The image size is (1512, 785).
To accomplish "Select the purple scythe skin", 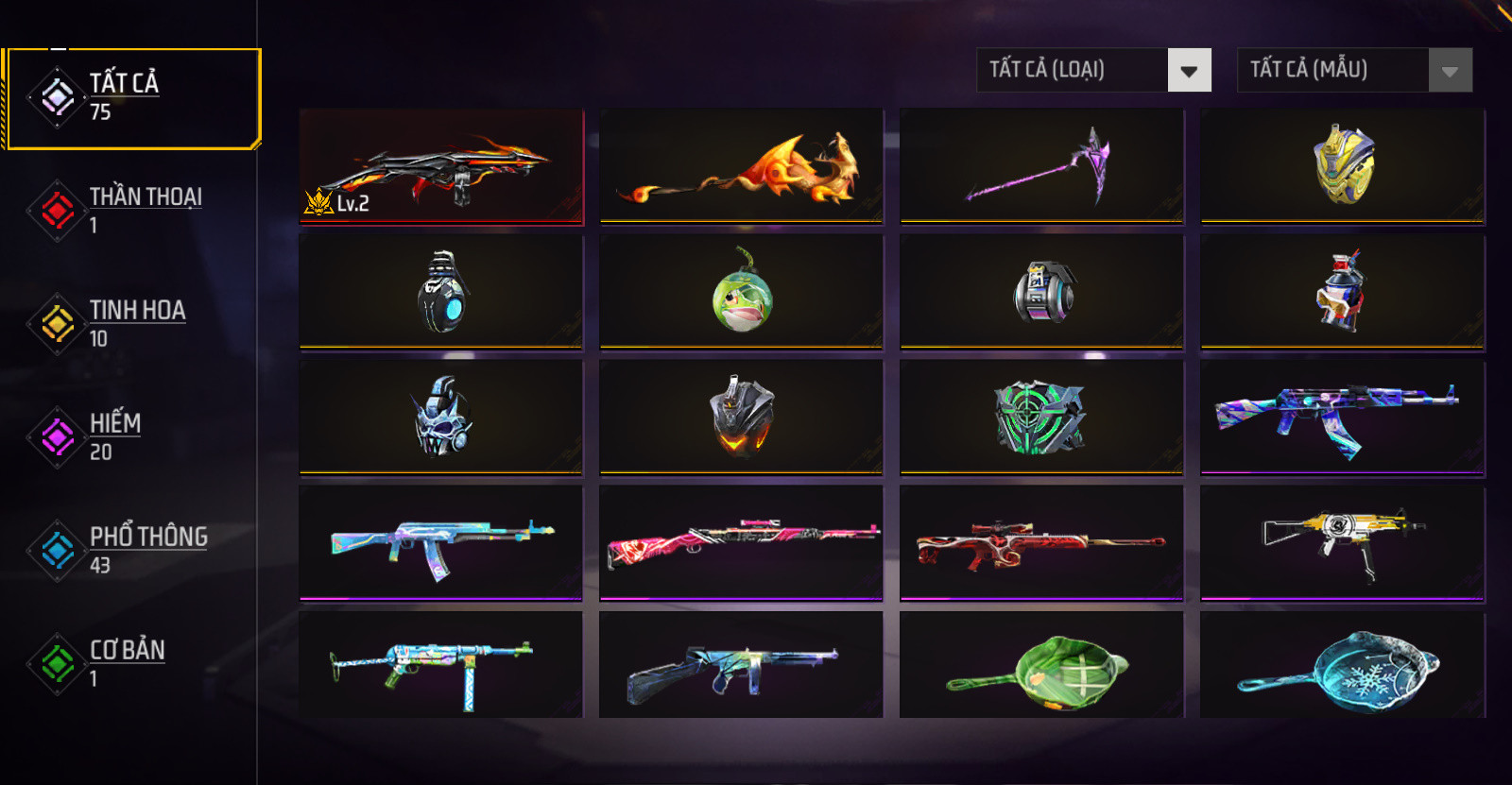I will coord(1041,167).
